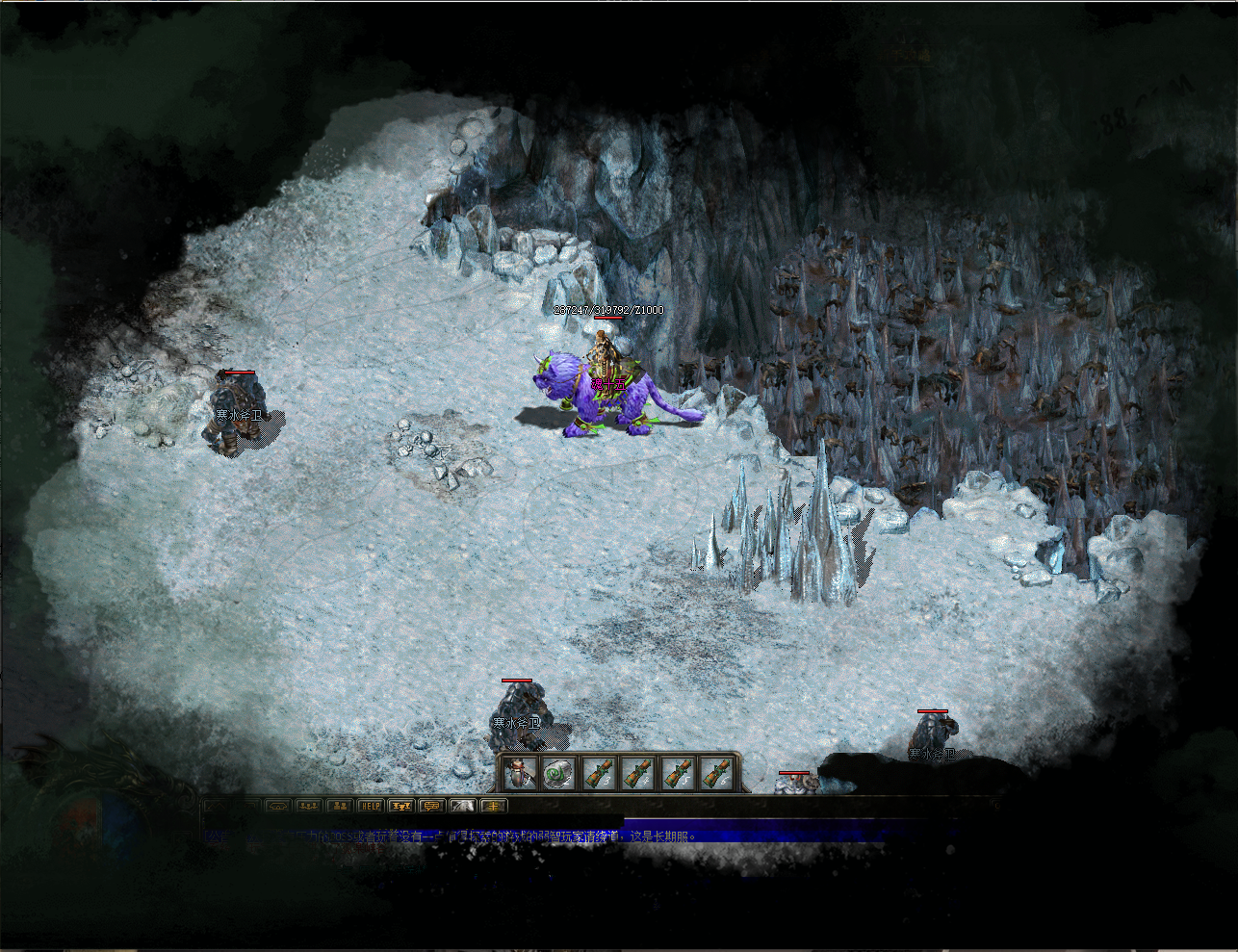The height and width of the screenshot is (952, 1238).
Task: Open the HELP button
Action: point(370,806)
